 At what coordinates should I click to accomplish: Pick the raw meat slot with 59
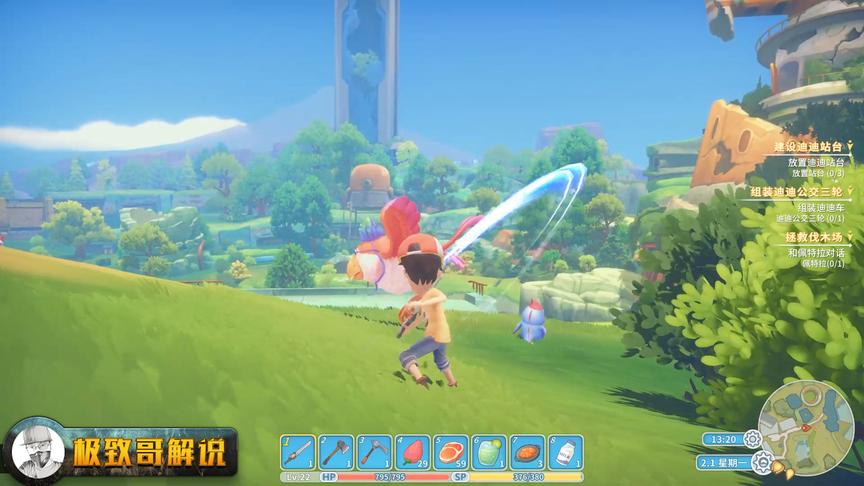tap(450, 452)
